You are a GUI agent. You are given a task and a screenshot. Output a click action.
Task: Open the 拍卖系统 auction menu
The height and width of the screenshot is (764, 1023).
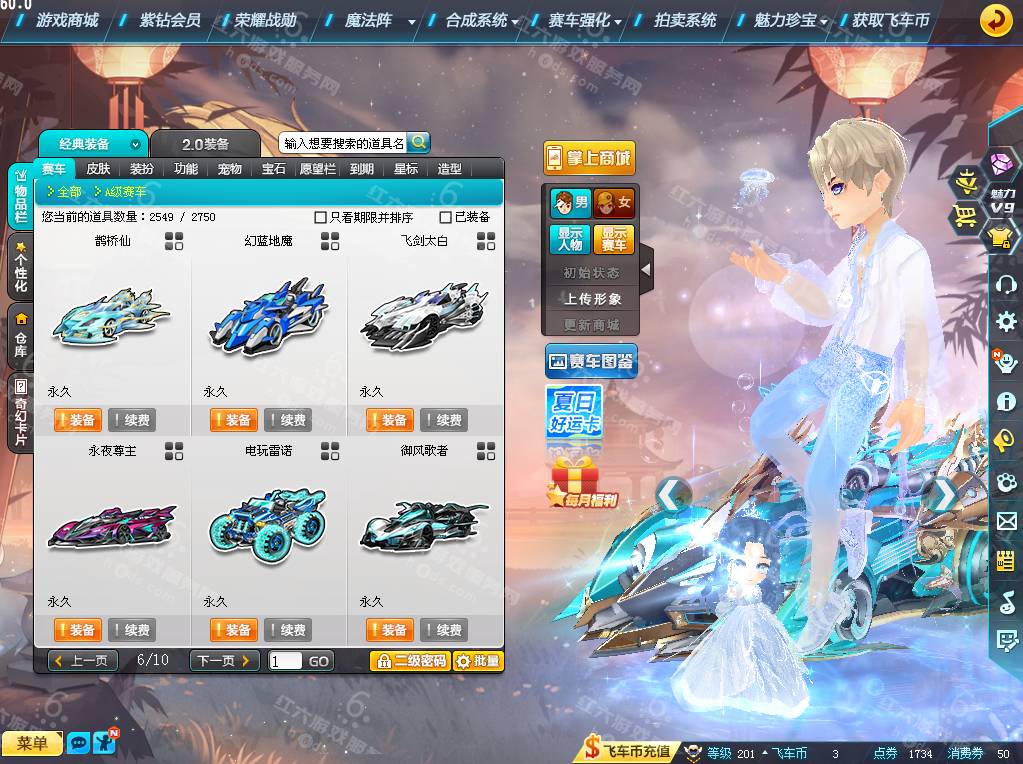(685, 20)
